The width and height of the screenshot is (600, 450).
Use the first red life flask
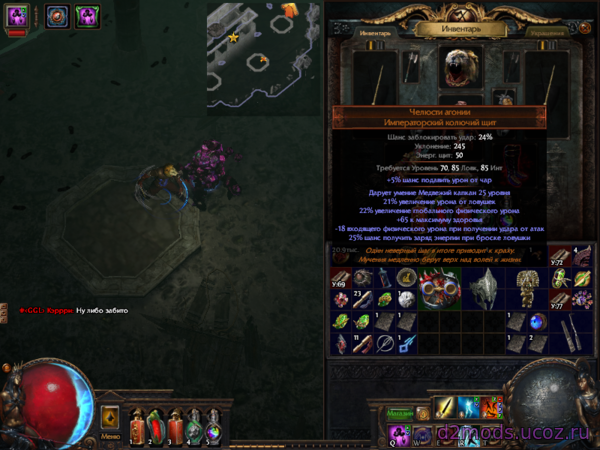137,426
